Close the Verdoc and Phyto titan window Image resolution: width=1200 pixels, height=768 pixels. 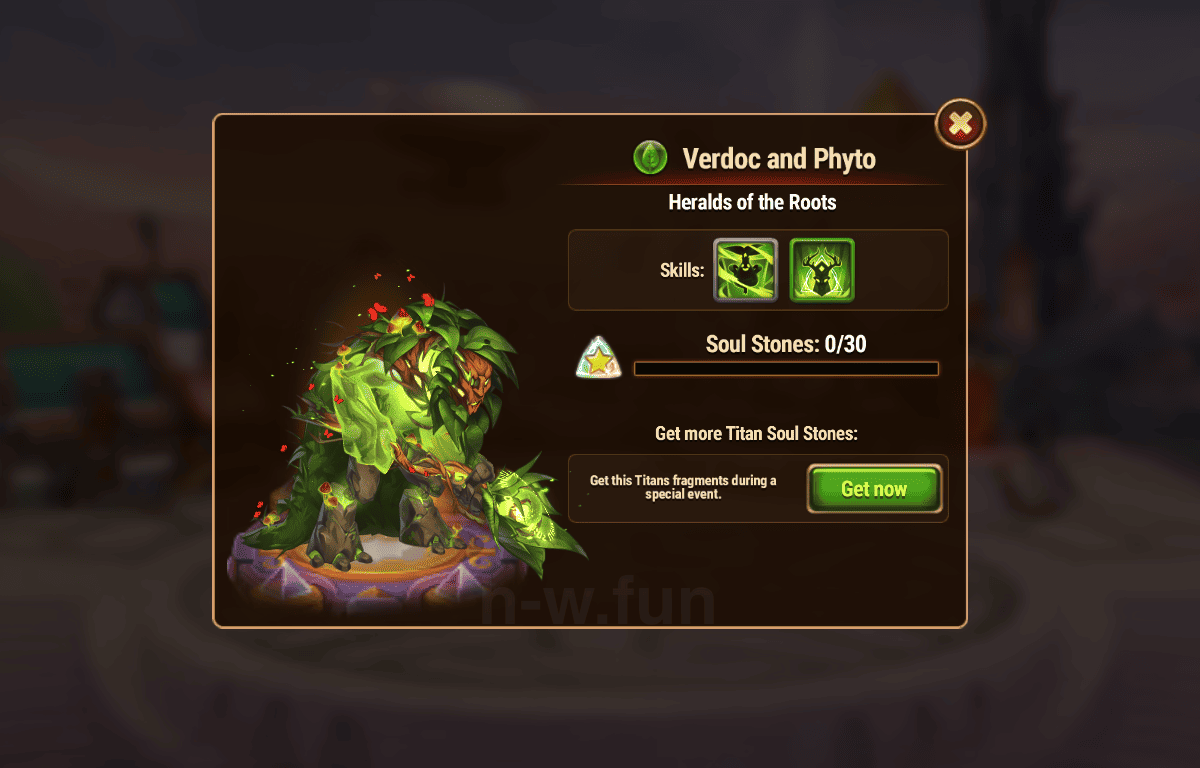coord(960,124)
